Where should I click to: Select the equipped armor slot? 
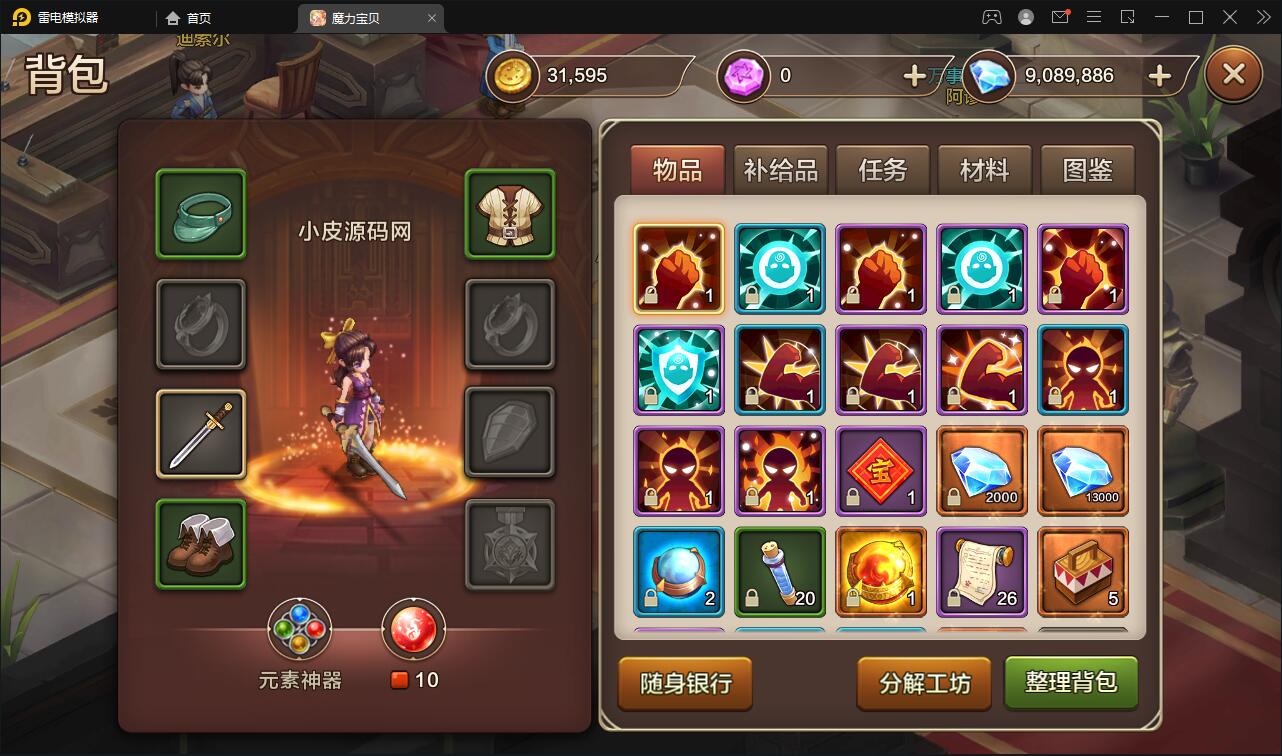[510, 215]
